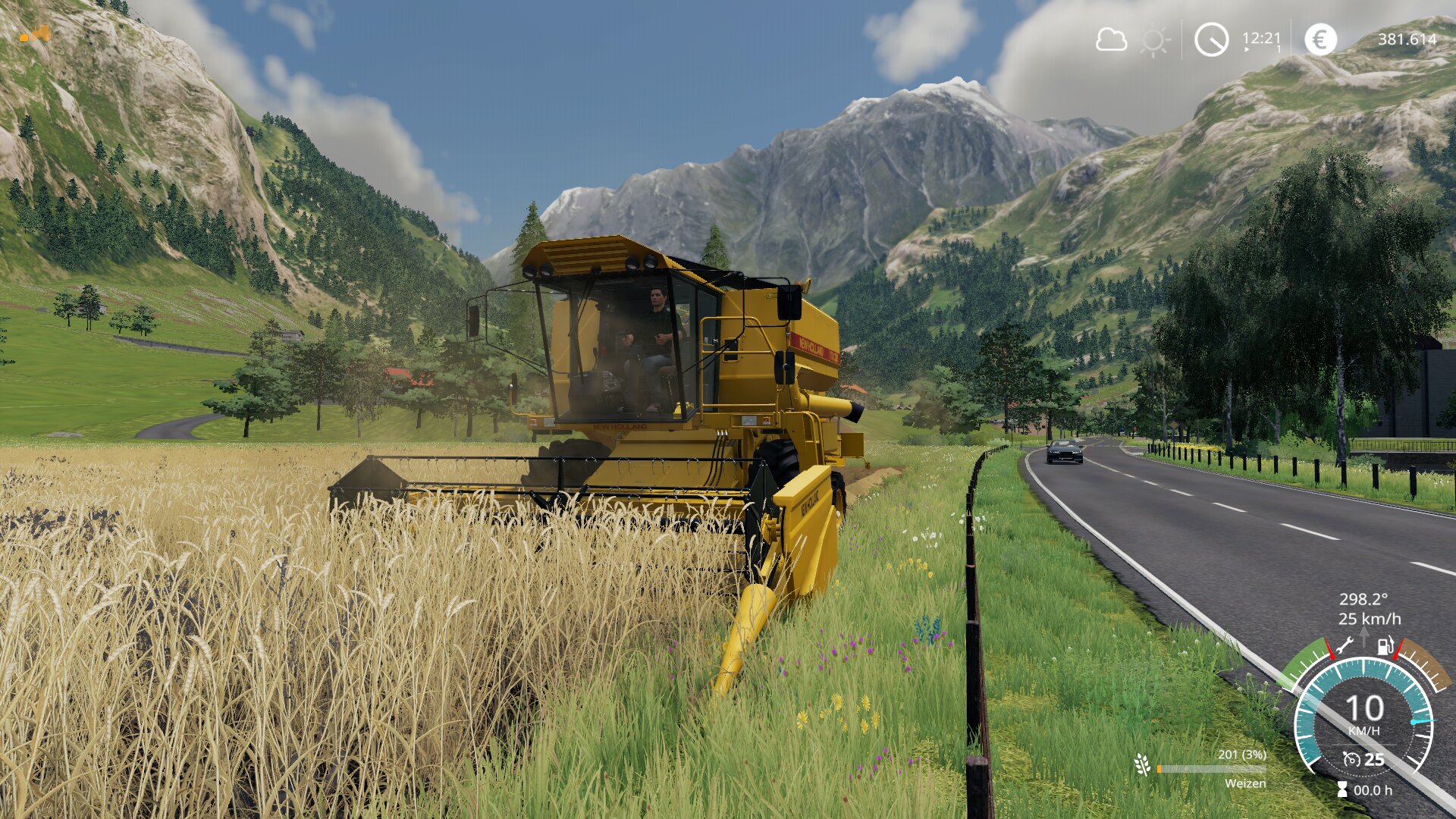Toggle the cruise control speedometer icon
Viewport: 1456px width, 819px height.
point(1351,759)
